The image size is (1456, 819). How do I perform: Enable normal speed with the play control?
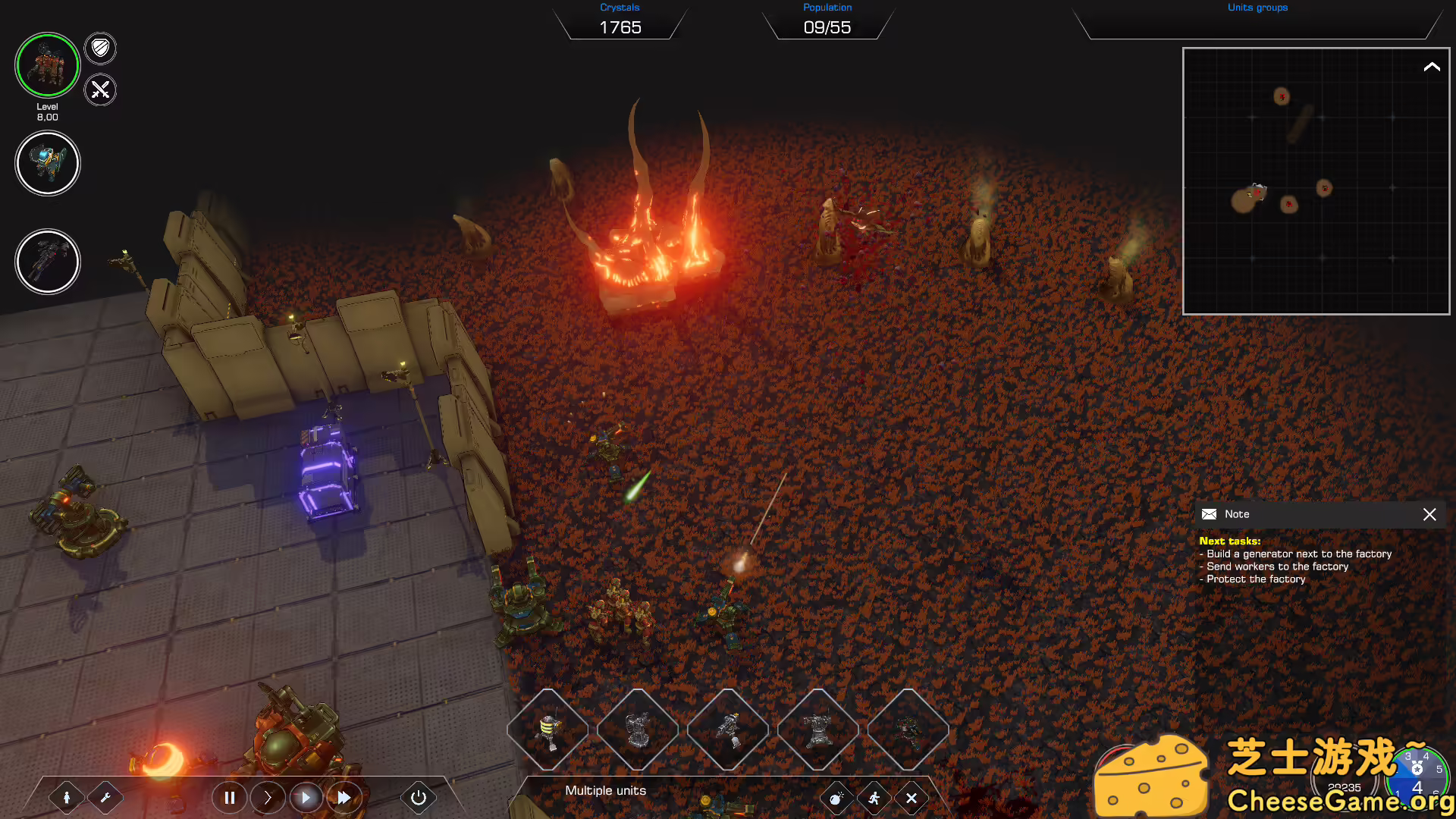pos(306,798)
